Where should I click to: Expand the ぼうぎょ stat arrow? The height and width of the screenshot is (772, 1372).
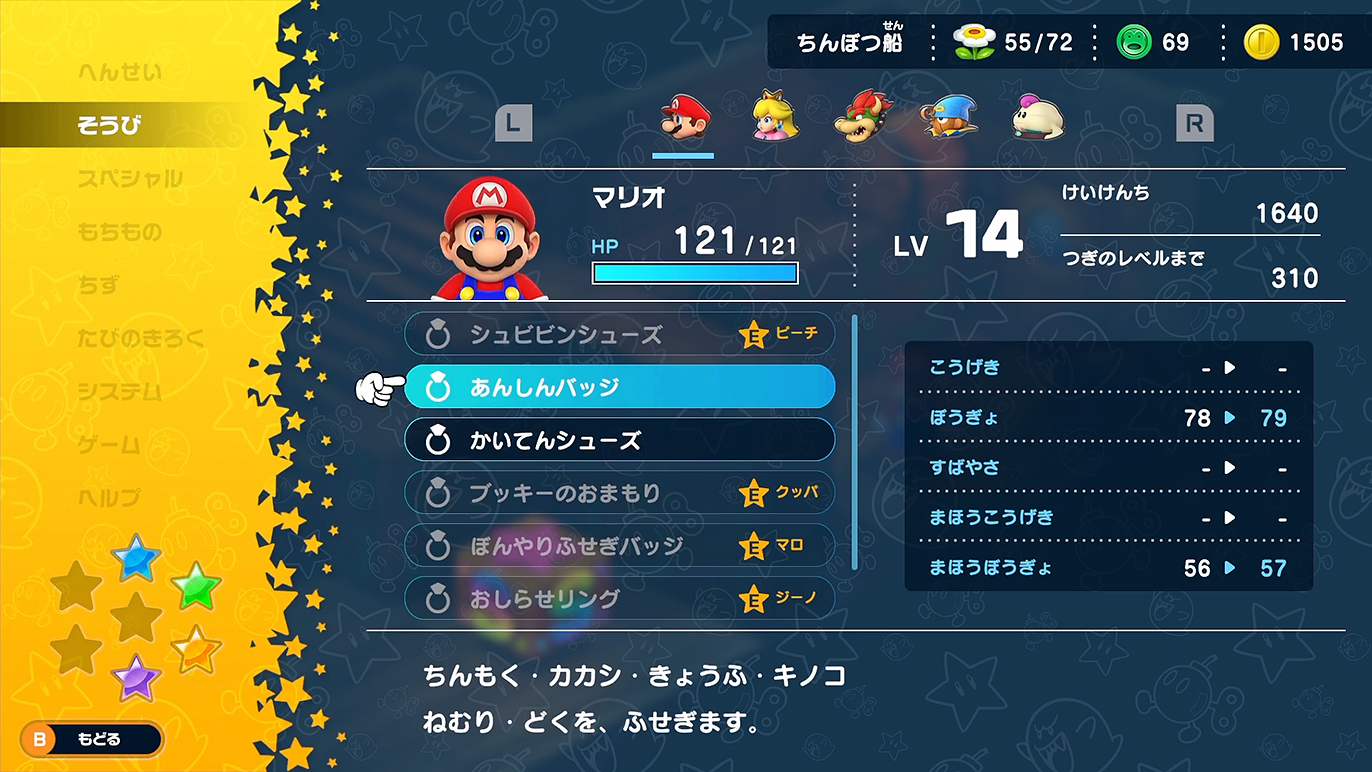(1230, 418)
